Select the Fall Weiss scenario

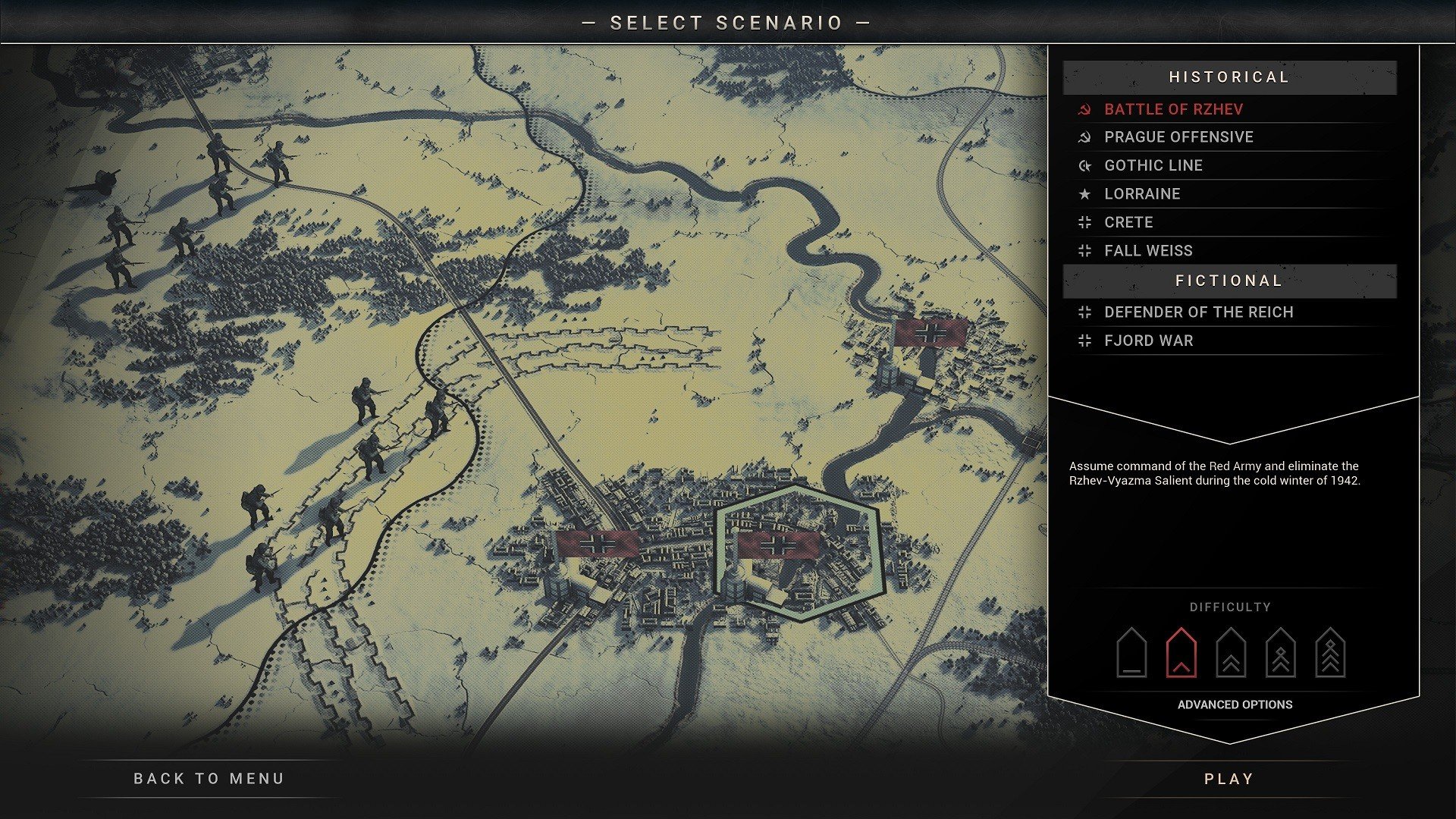point(1148,251)
